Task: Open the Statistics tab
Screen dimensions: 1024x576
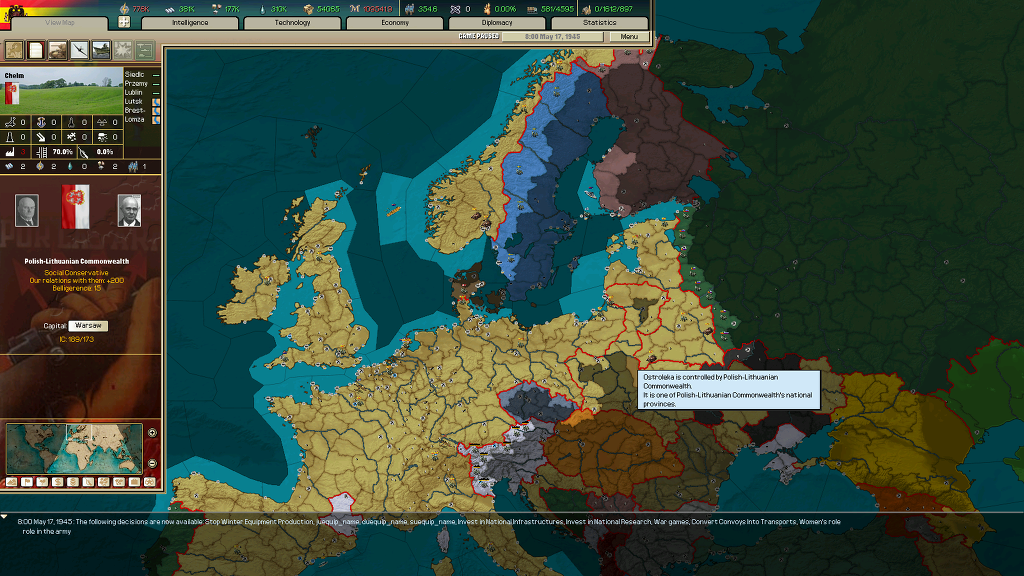Action: point(600,22)
